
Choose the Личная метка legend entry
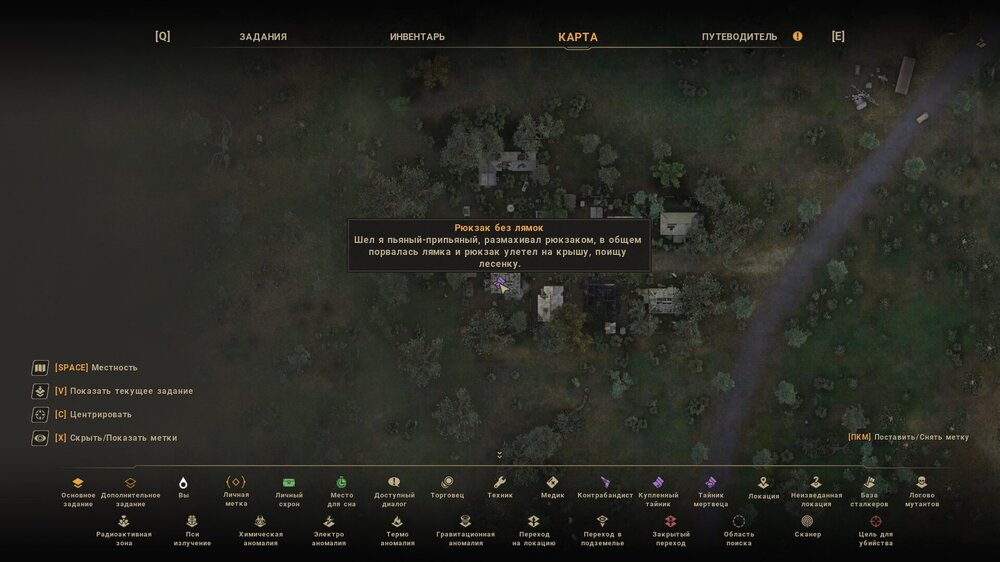236,482
